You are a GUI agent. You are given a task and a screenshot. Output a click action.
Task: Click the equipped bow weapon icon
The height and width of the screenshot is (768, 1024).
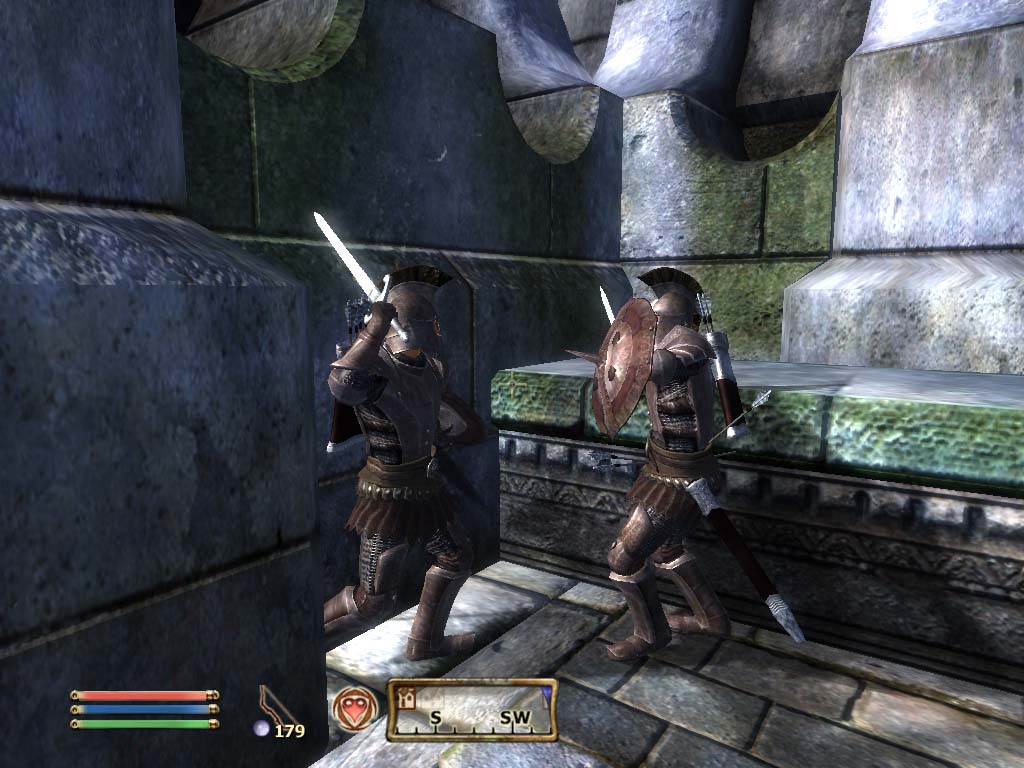[x=278, y=704]
